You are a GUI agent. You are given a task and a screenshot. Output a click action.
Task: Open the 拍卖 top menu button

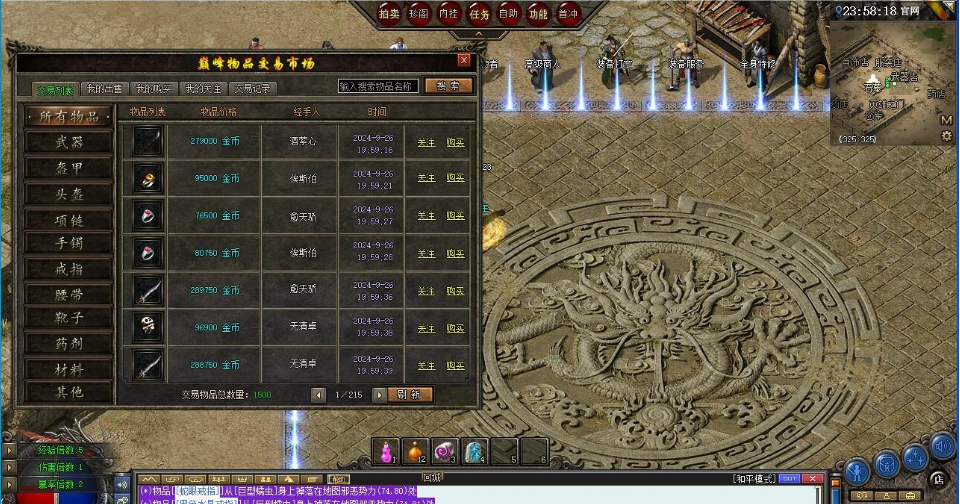coord(389,13)
